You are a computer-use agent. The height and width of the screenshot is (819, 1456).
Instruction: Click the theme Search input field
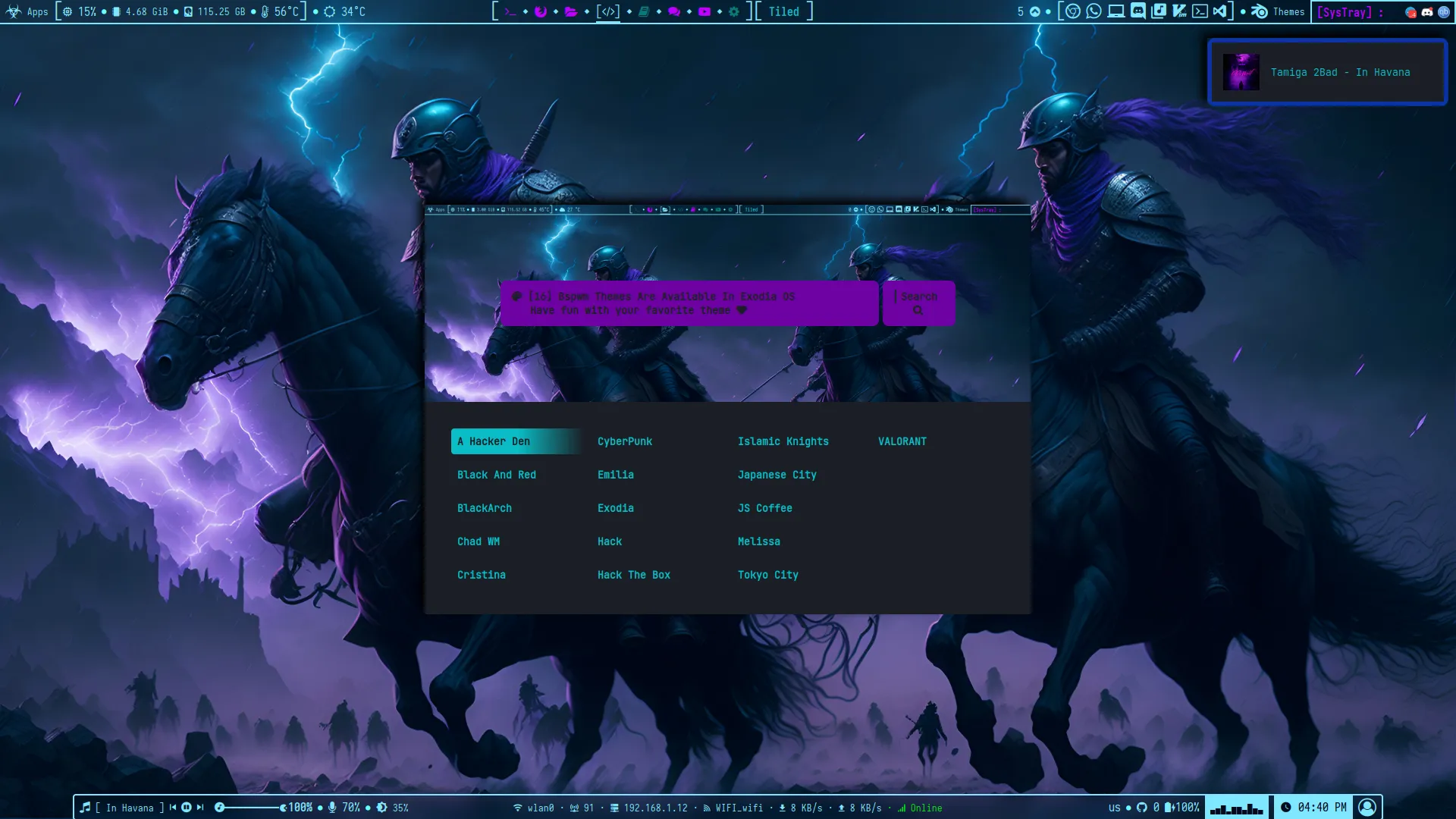click(x=918, y=303)
